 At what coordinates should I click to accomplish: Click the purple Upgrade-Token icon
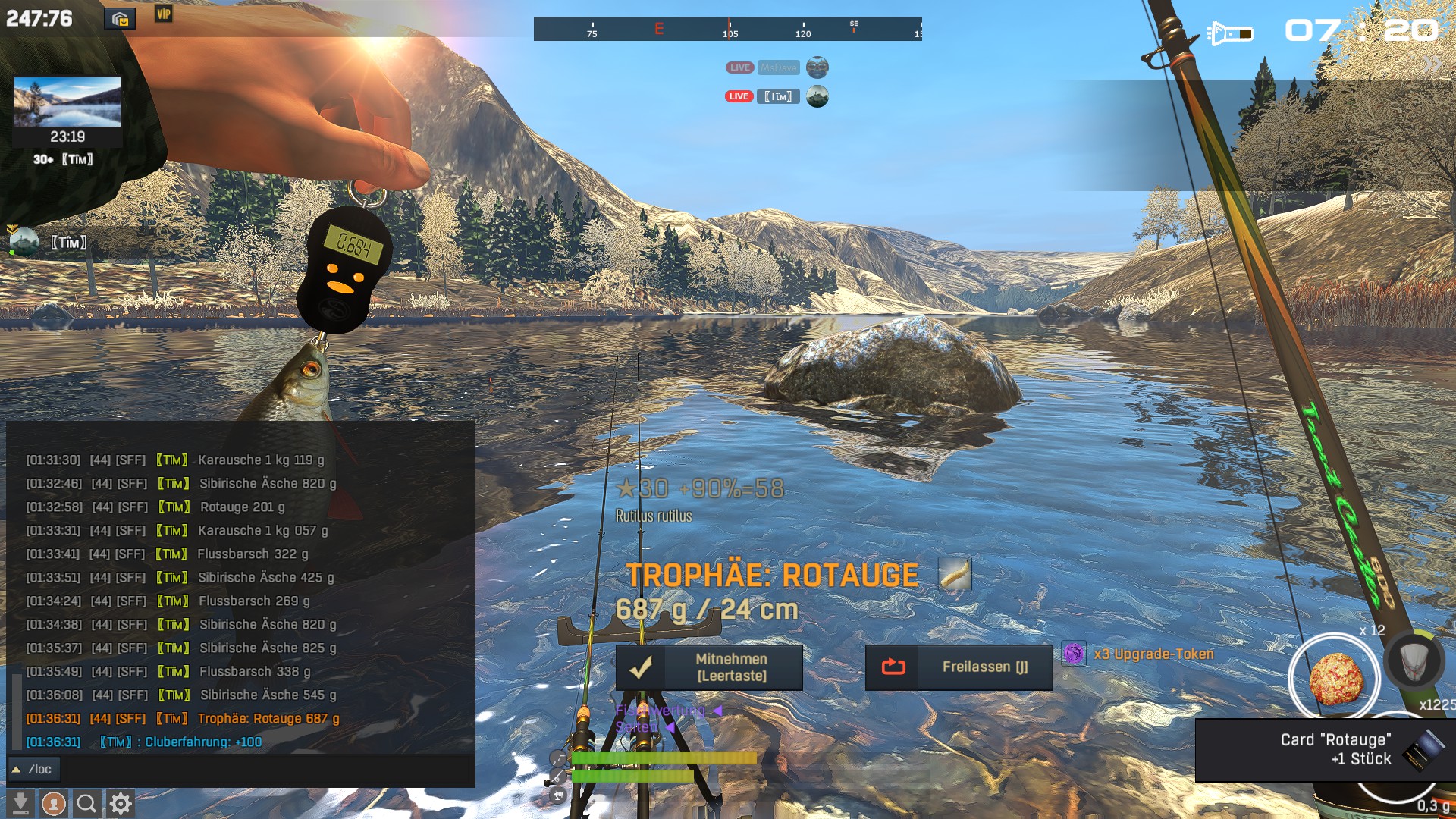pos(1073,654)
